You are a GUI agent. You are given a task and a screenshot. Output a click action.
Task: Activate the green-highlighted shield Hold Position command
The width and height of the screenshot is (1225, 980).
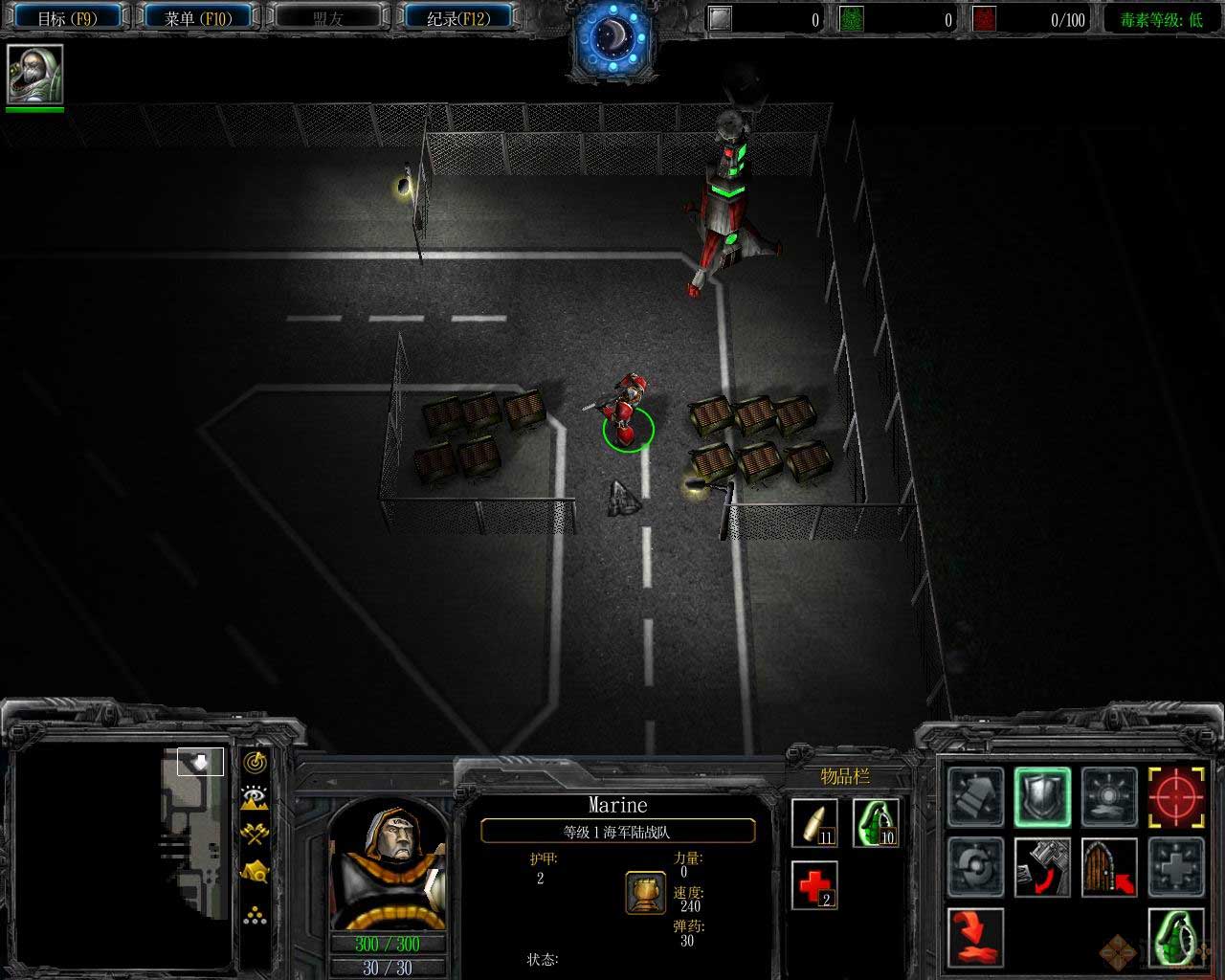1042,796
